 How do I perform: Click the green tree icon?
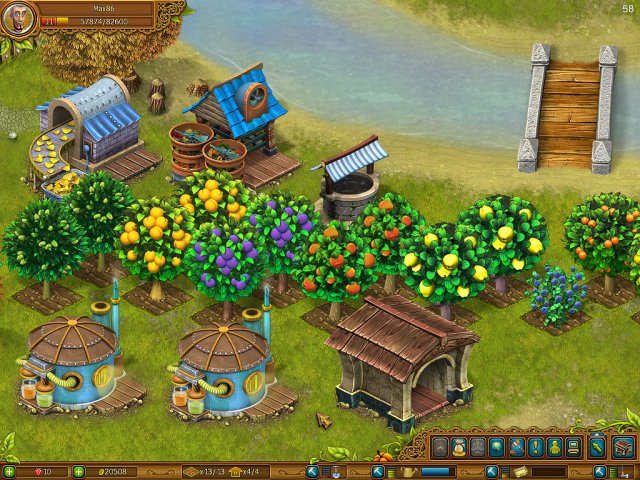(x=496, y=447)
